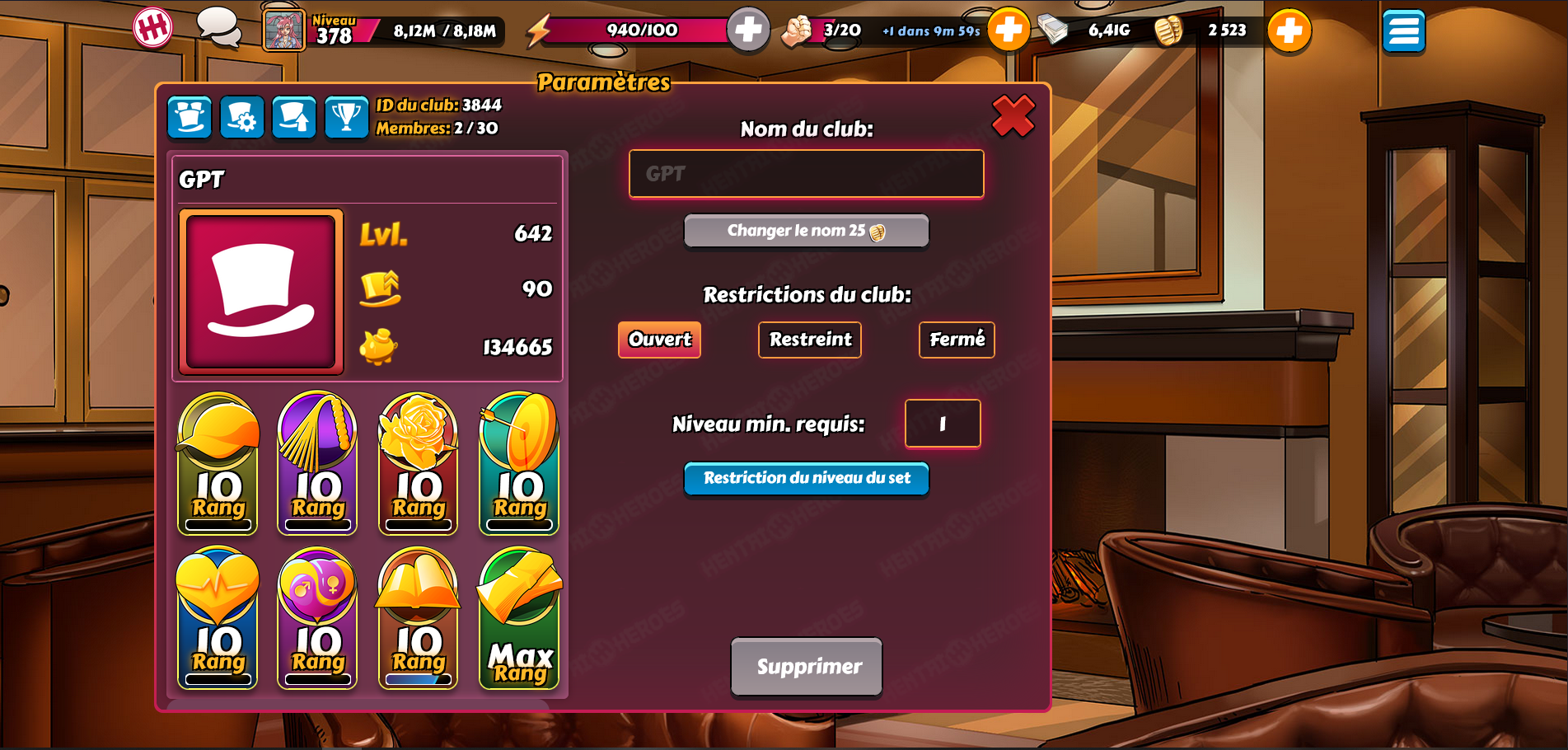Choose the Restreint club restriction
This screenshot has width=1568, height=750.
[x=809, y=340]
